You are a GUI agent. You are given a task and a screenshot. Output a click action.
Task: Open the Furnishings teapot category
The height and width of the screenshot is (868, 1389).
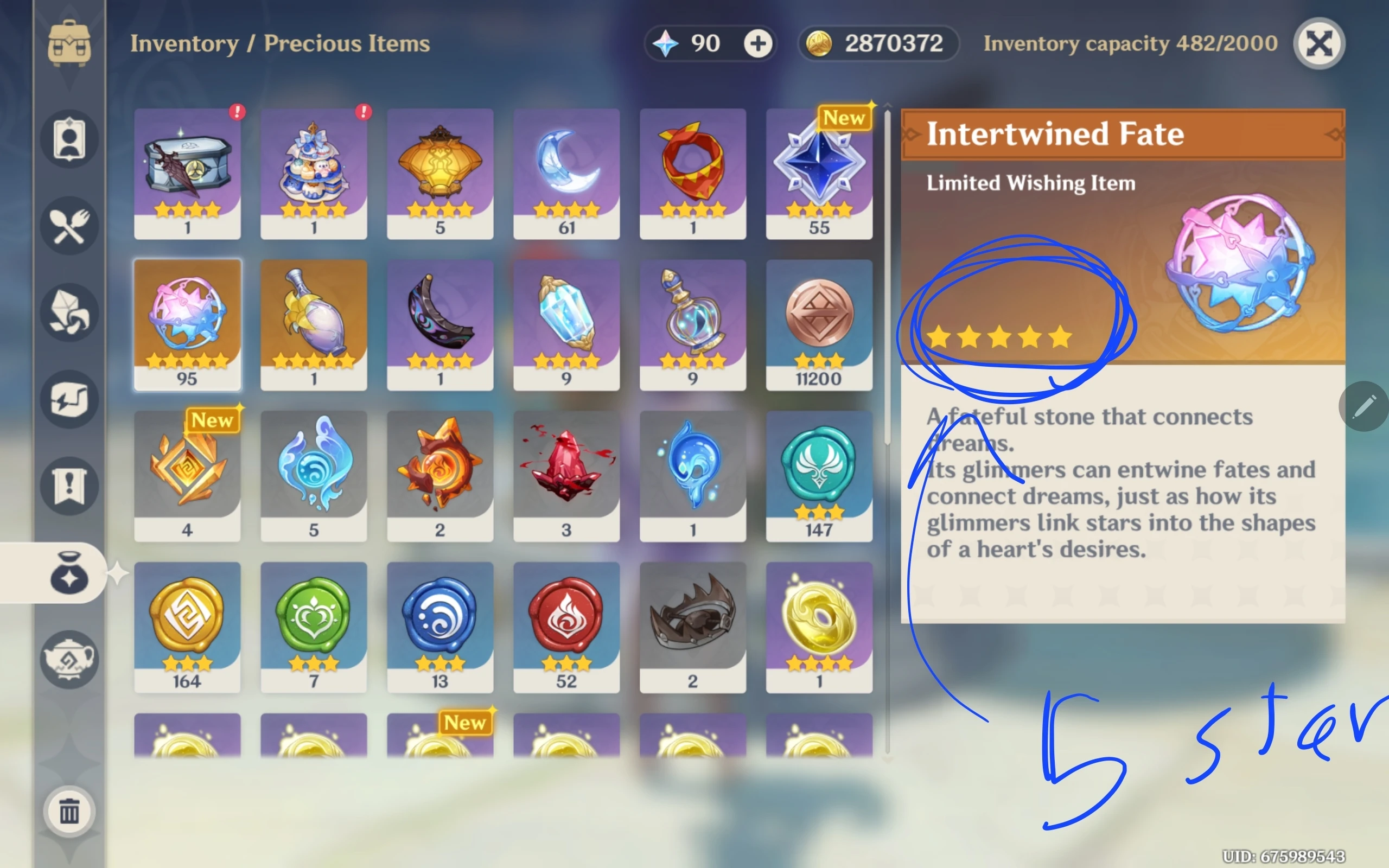click(x=70, y=659)
